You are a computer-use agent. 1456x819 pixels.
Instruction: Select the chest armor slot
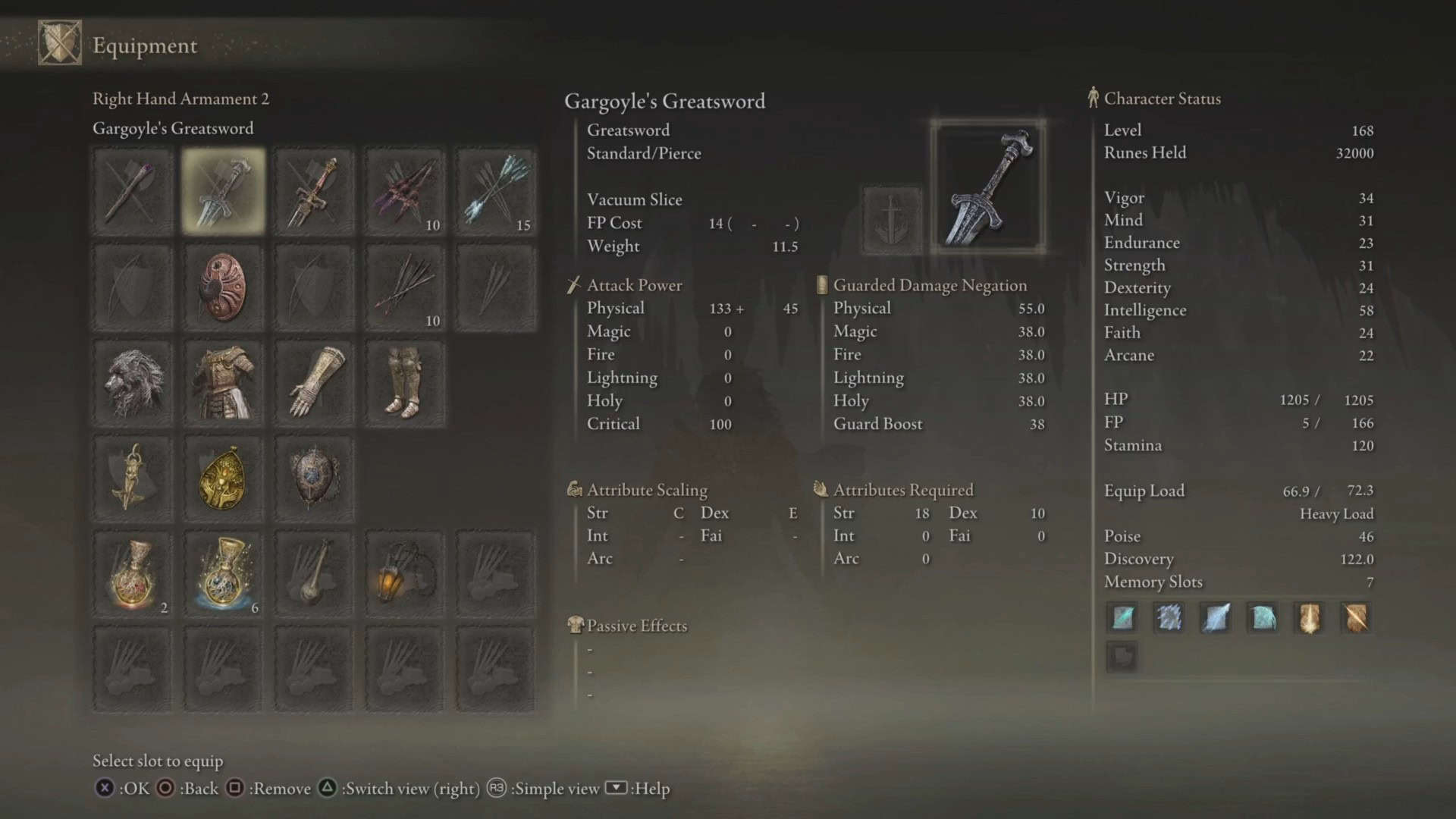tap(223, 383)
